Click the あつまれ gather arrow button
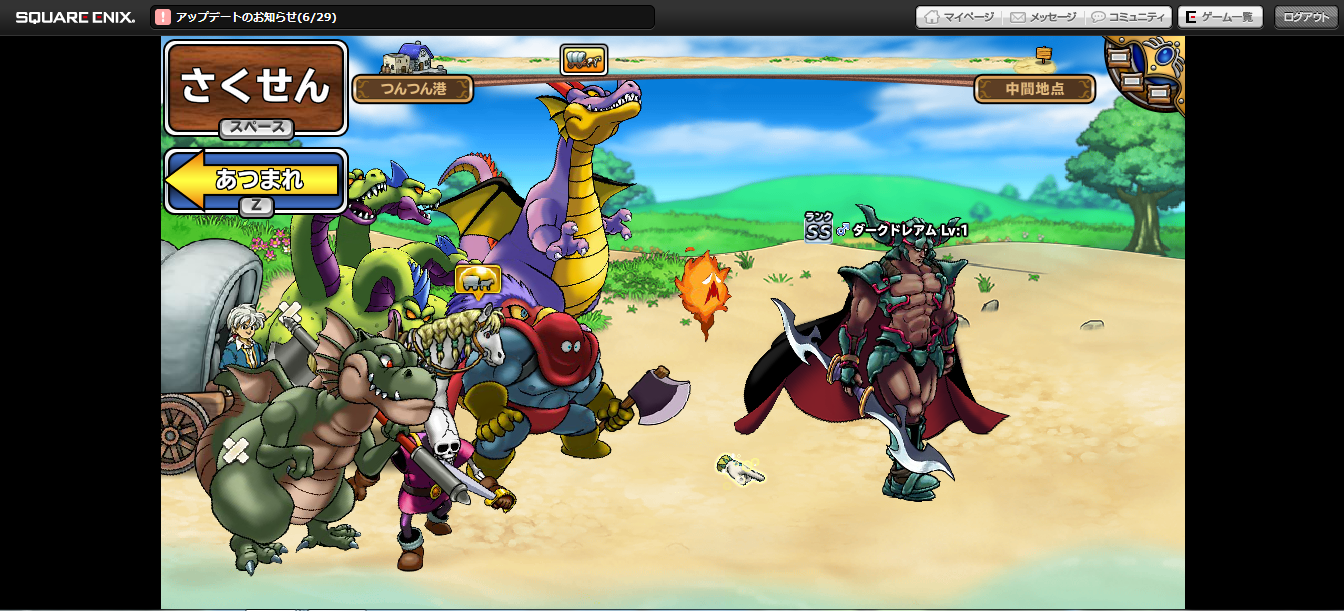The image size is (1344, 611). click(256, 180)
